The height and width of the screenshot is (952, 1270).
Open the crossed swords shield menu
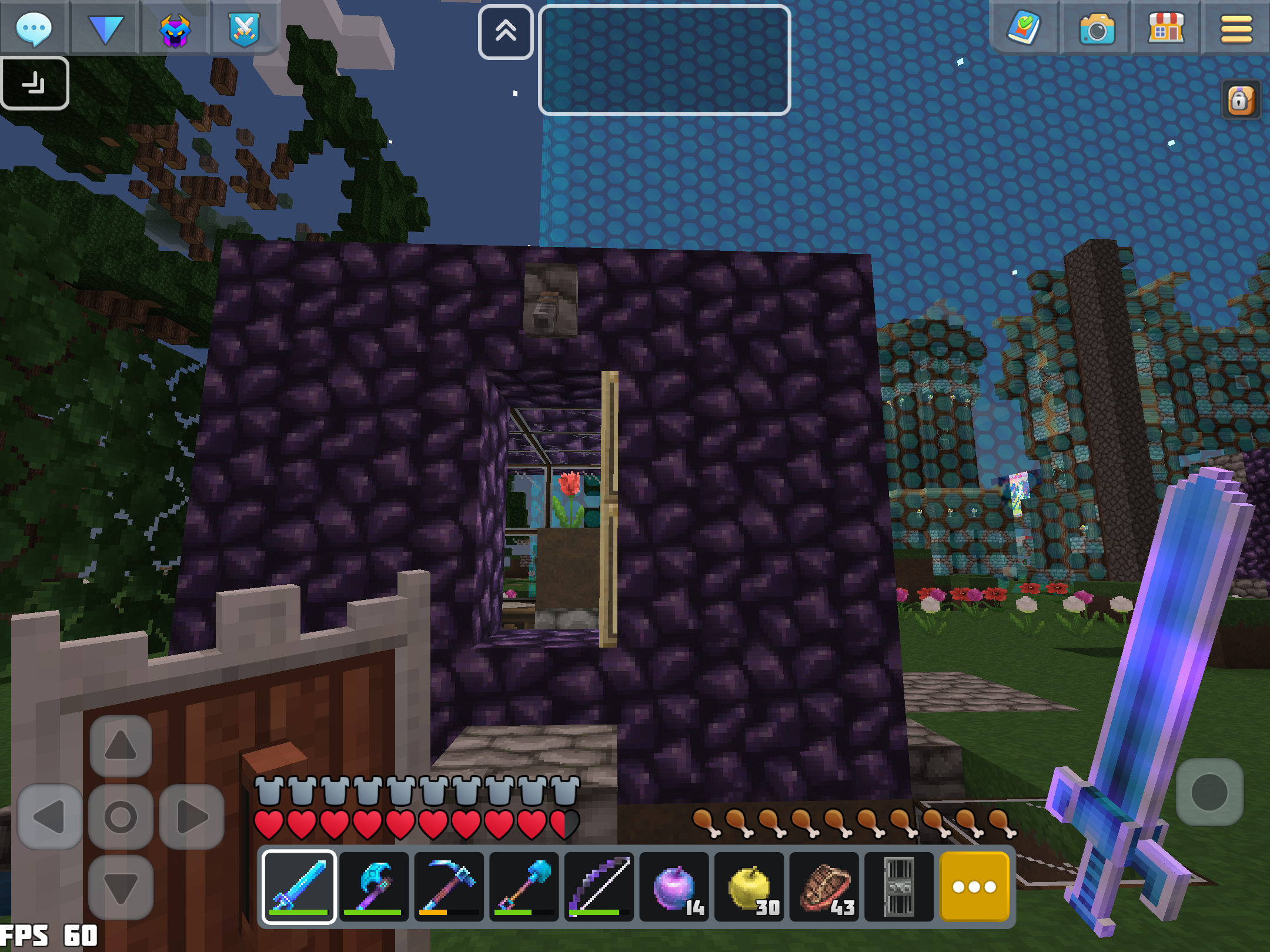point(245,29)
